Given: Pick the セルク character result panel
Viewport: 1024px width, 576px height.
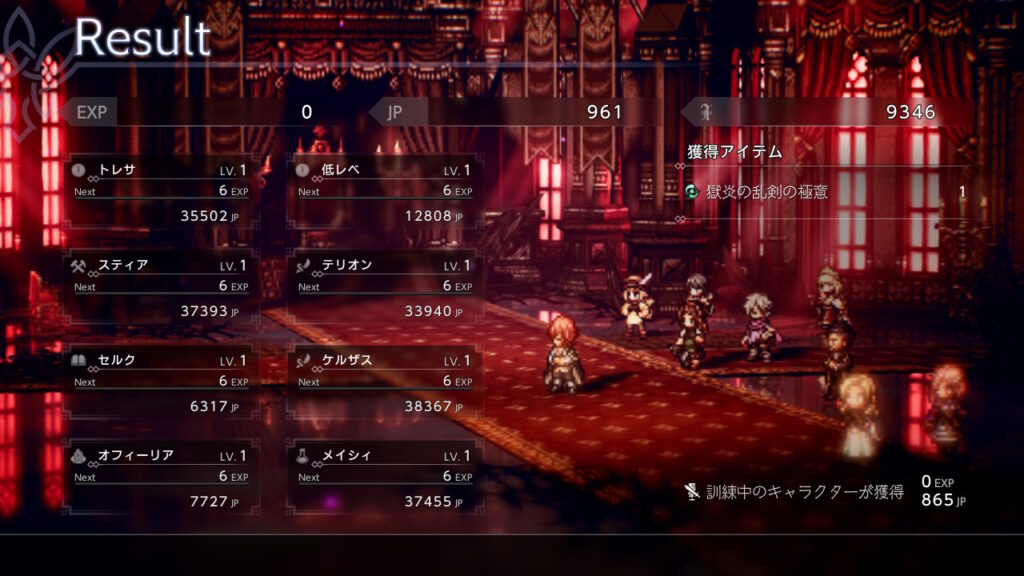Looking at the screenshot, I should (160, 382).
